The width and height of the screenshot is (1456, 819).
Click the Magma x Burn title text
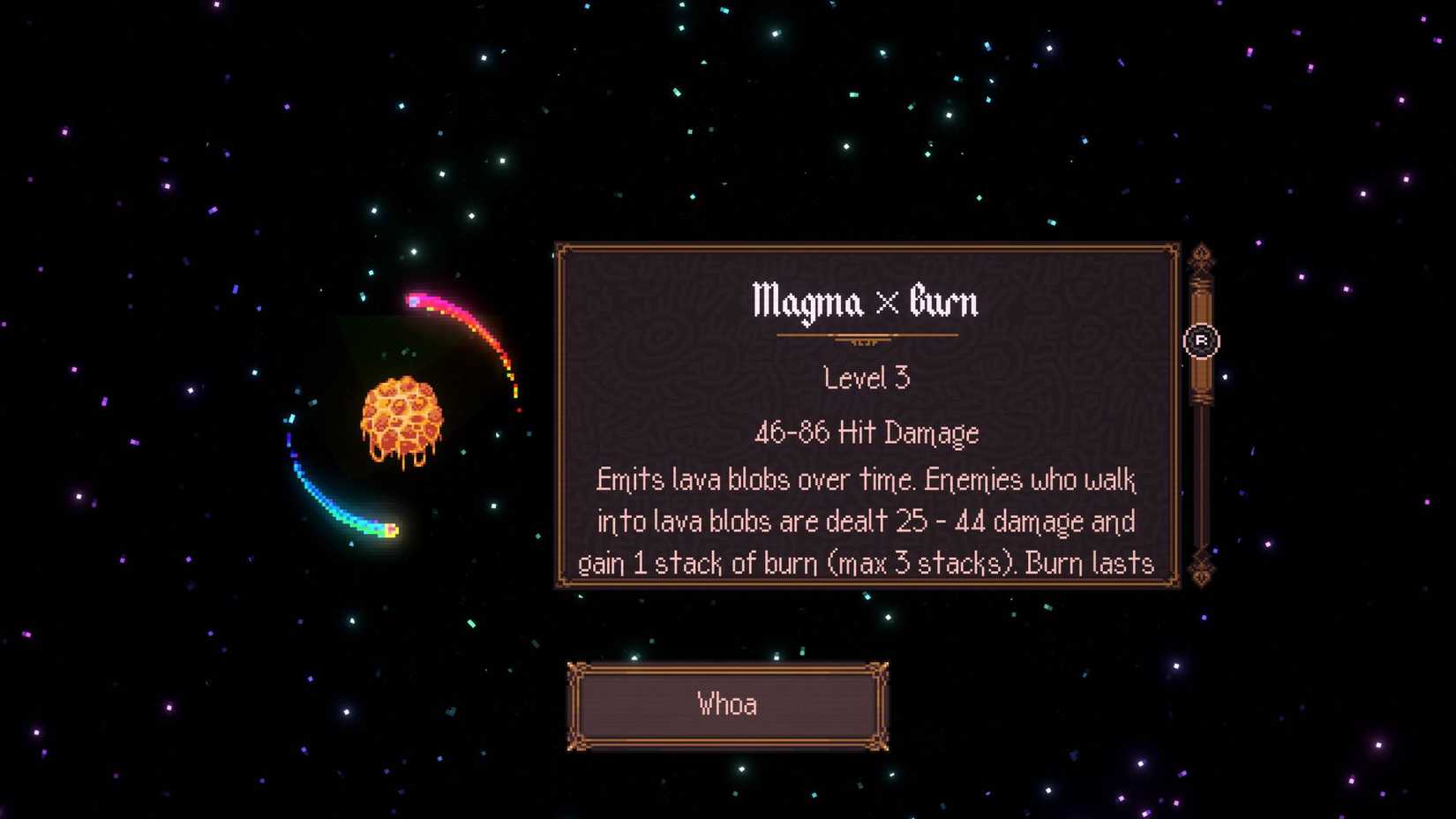[x=866, y=301]
